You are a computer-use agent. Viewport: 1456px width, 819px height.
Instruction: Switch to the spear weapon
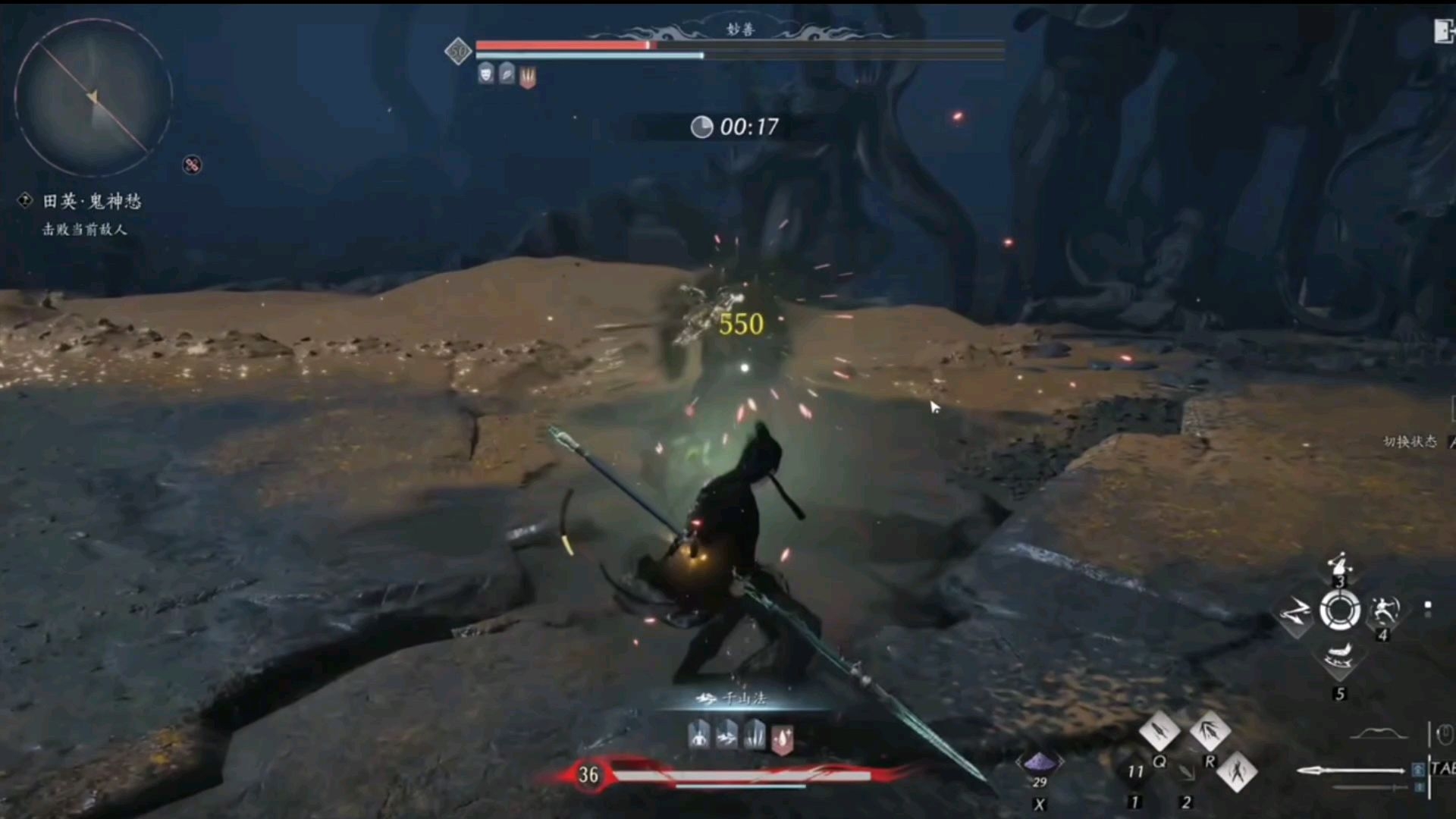pos(1350,770)
